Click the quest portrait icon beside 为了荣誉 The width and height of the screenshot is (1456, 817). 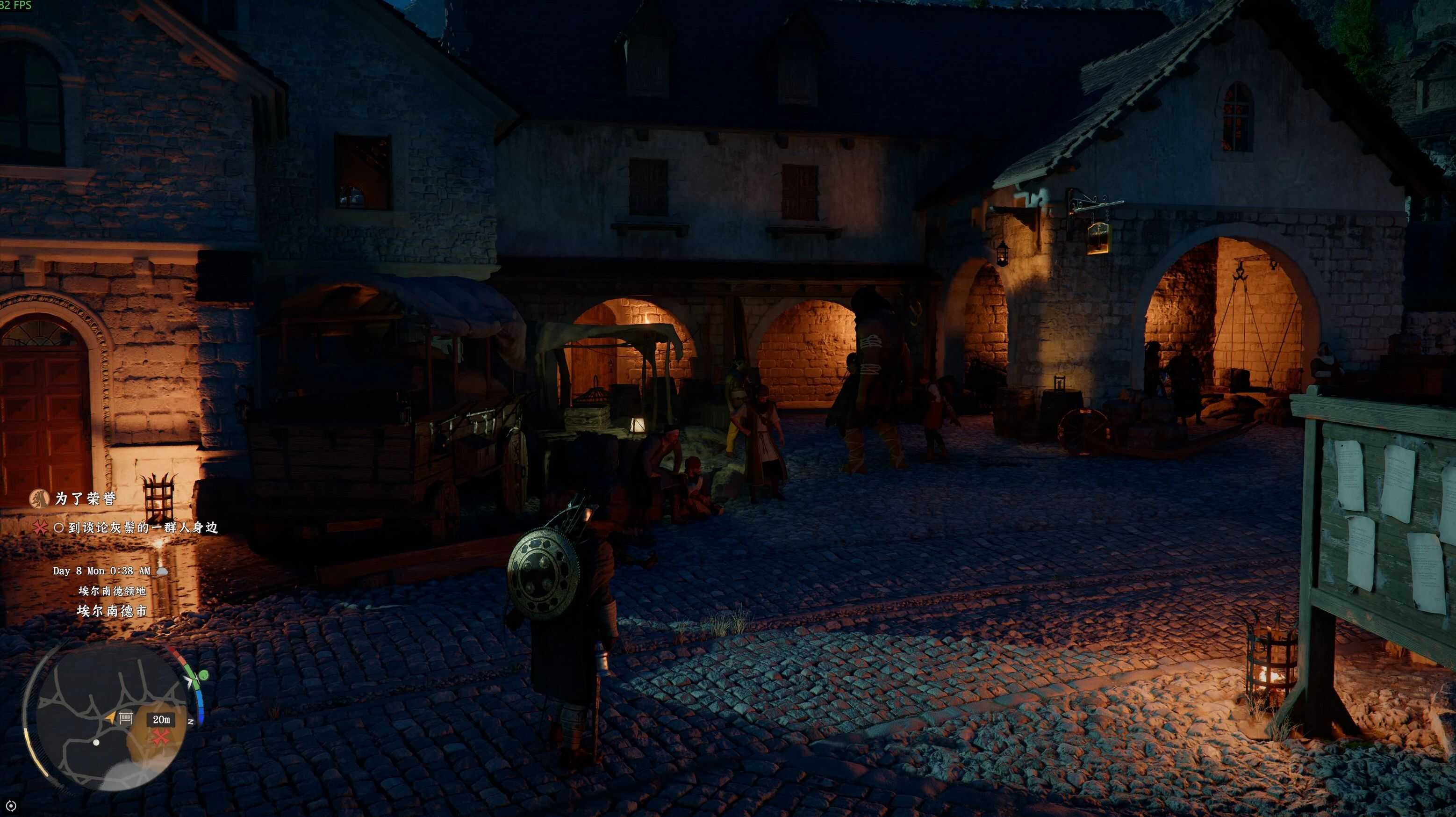click(39, 498)
